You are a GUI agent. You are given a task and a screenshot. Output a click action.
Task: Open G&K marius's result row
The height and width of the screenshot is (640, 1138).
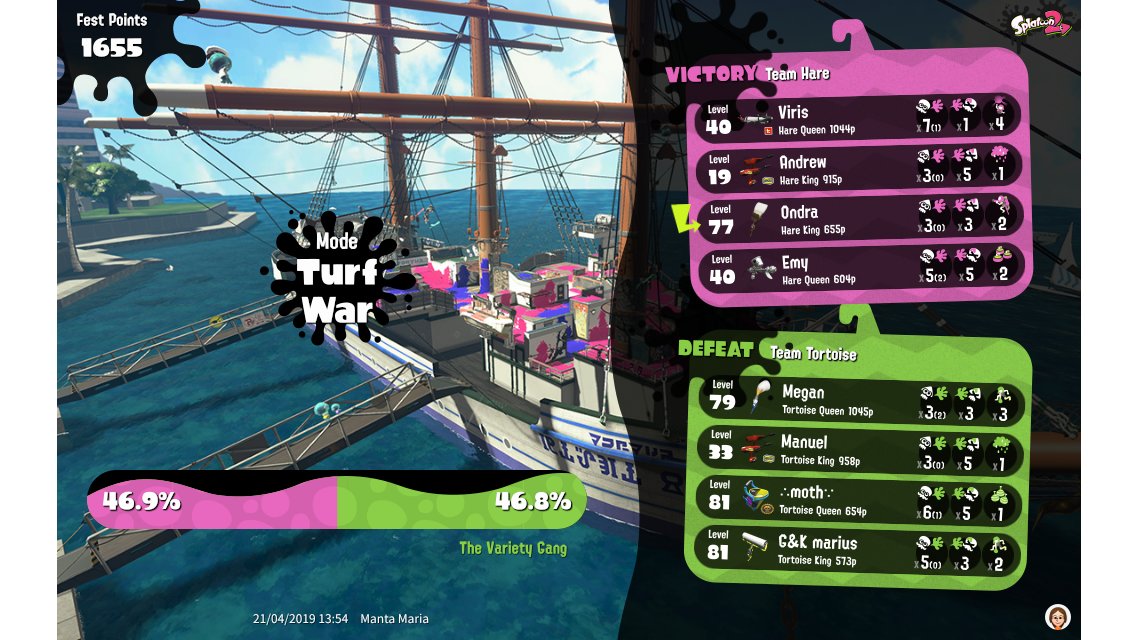[x=858, y=550]
